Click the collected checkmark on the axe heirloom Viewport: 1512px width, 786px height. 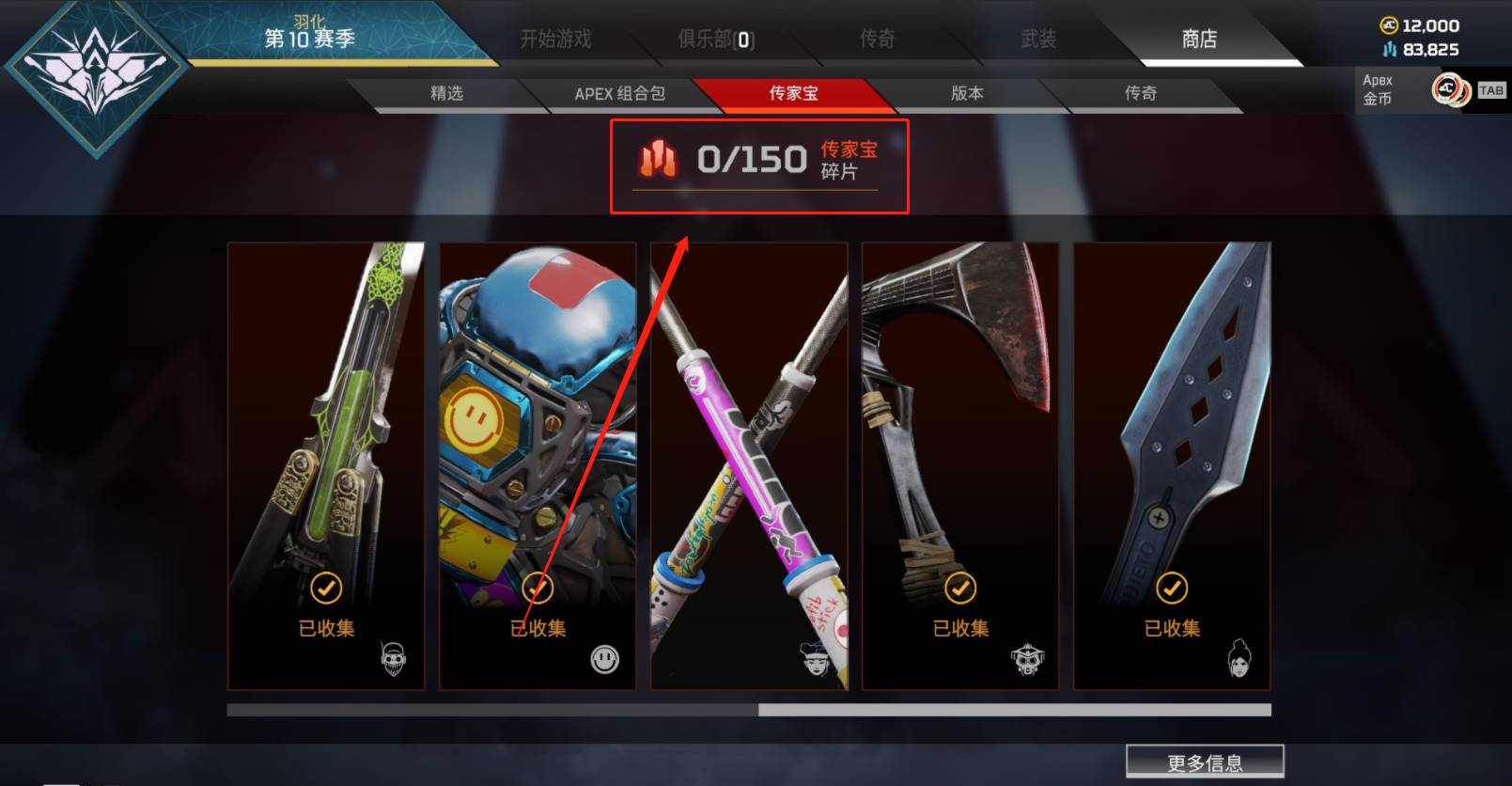(959, 589)
